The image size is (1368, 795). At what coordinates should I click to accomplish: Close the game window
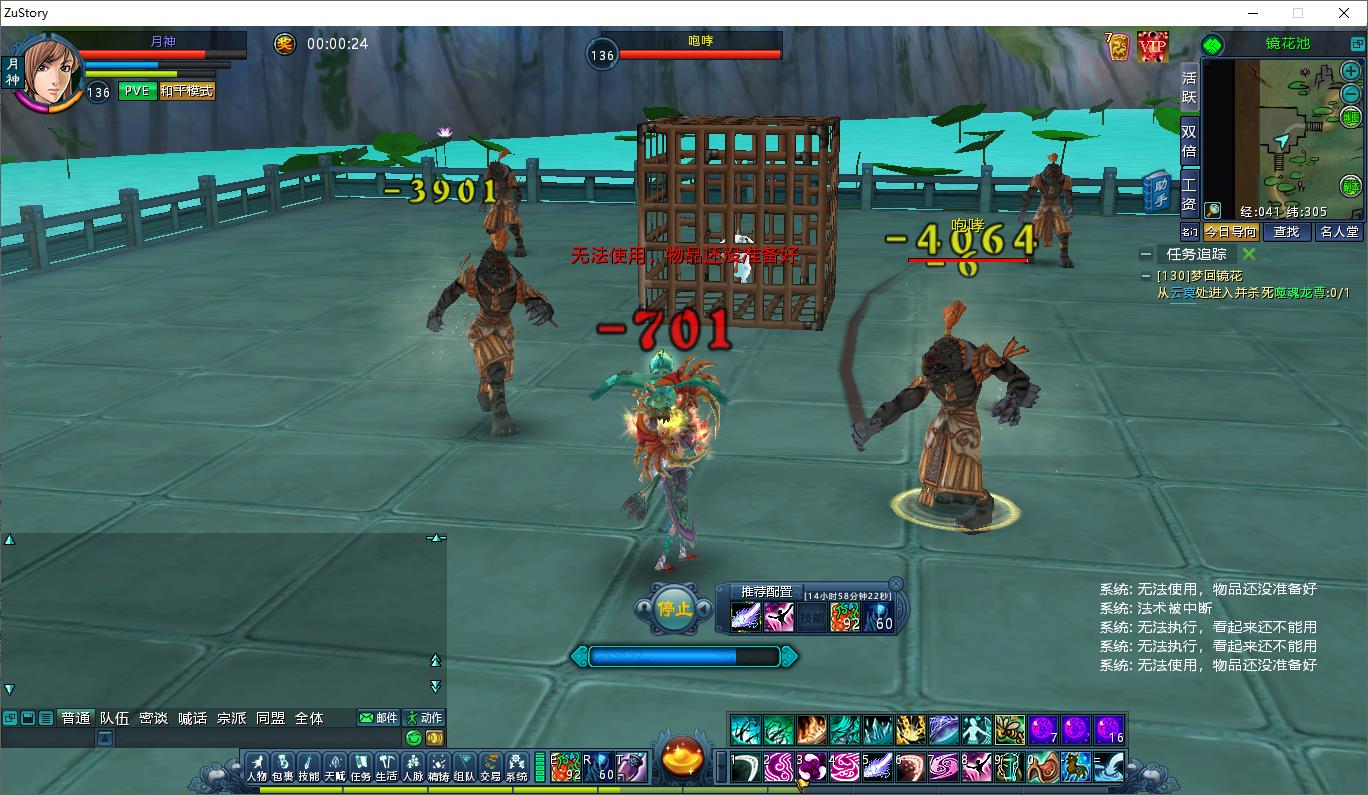click(x=1344, y=13)
